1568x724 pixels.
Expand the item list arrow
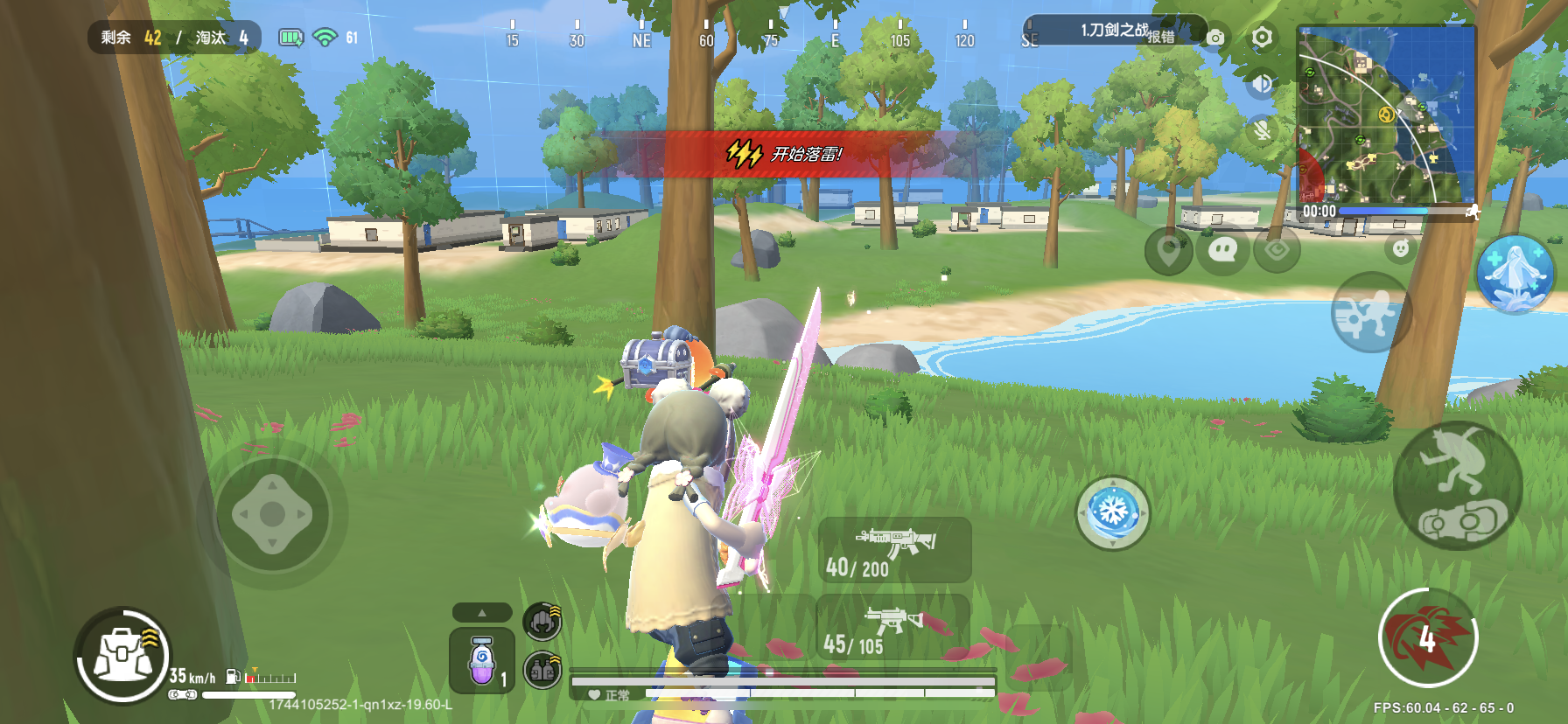pyautogui.click(x=481, y=612)
